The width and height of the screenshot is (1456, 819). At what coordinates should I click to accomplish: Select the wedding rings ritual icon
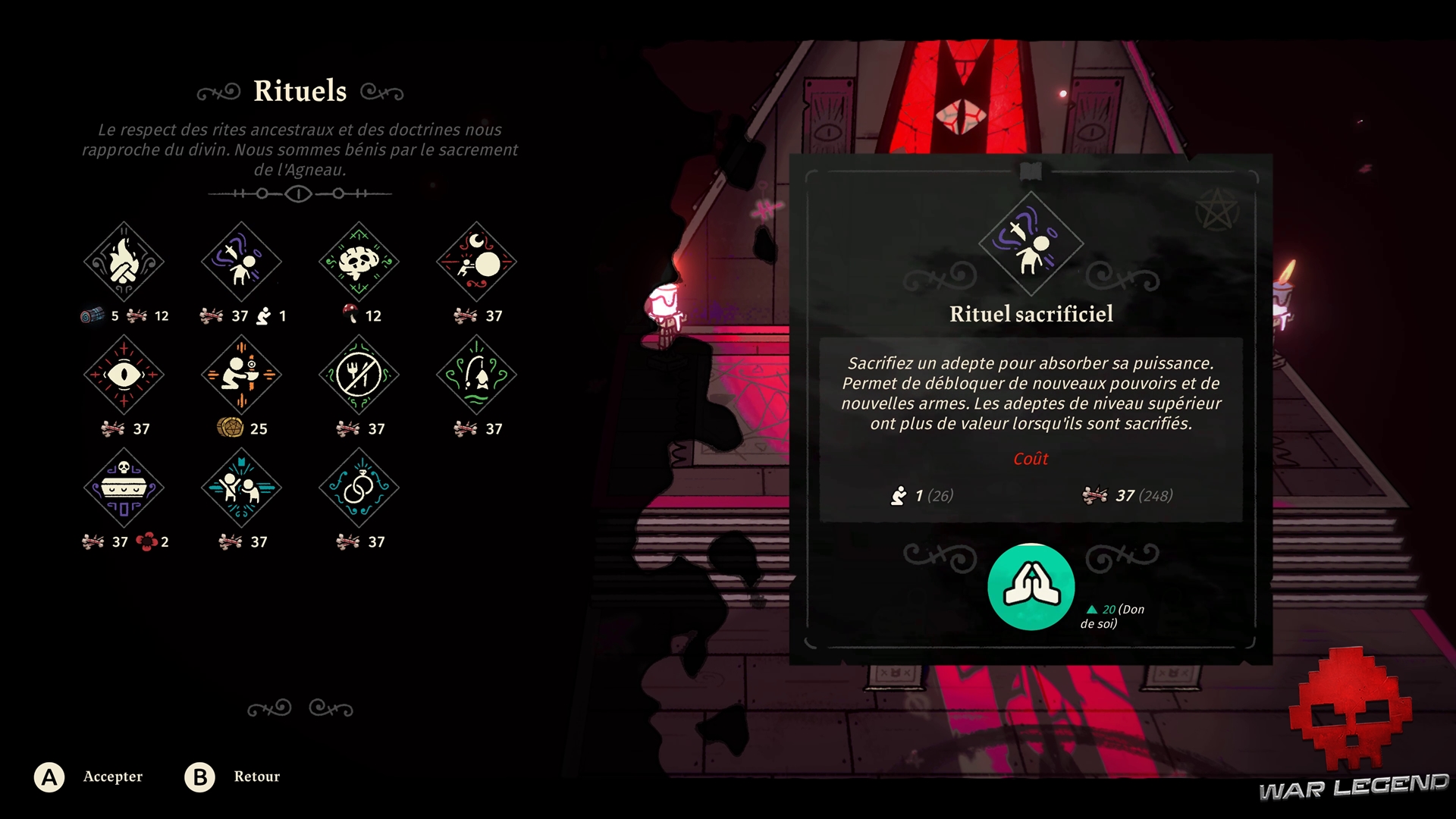(359, 488)
